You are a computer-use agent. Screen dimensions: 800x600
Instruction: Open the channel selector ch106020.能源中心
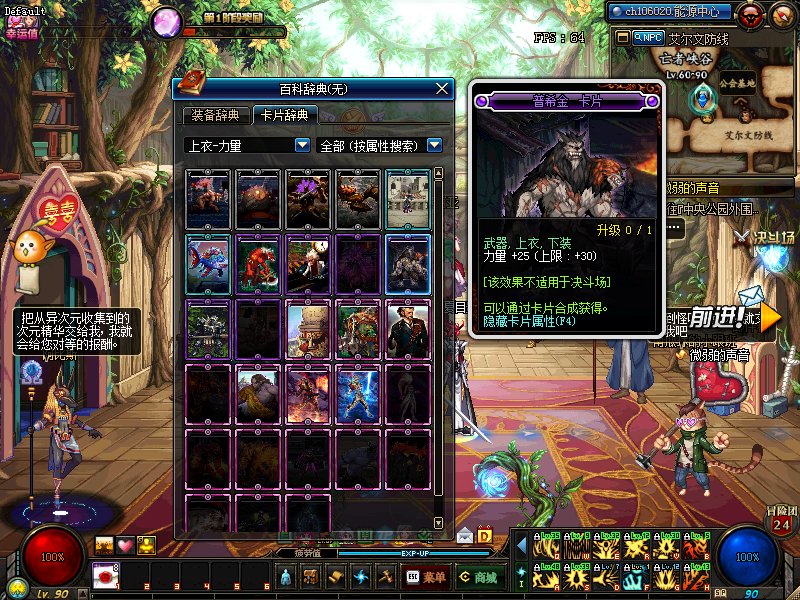pos(670,12)
